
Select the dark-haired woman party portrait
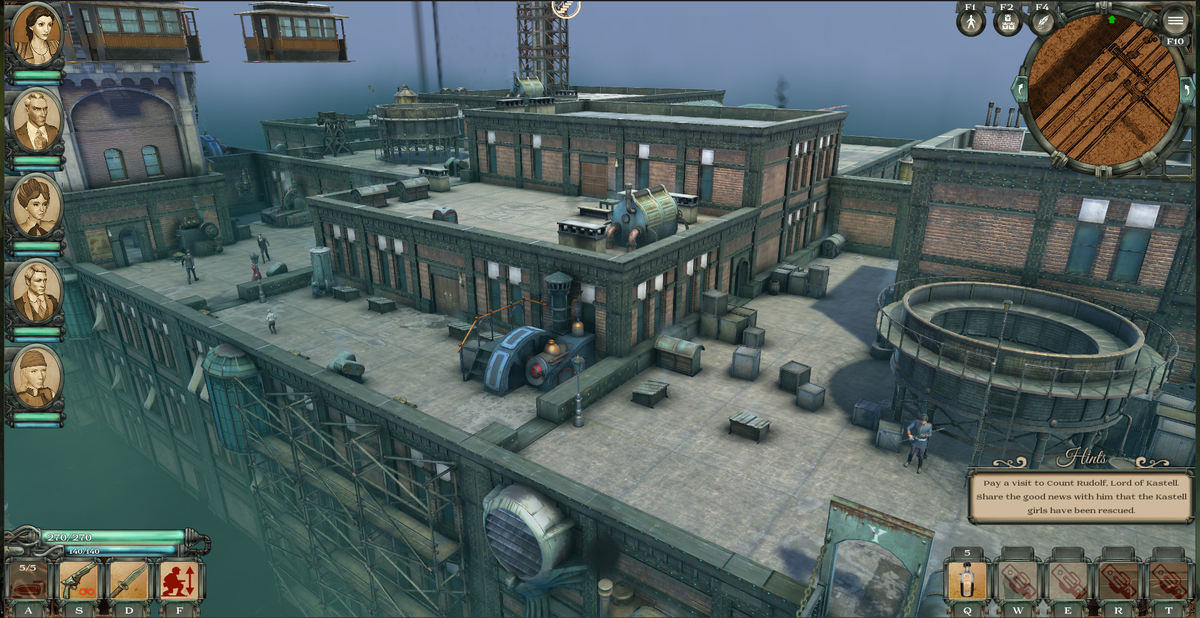(x=36, y=33)
